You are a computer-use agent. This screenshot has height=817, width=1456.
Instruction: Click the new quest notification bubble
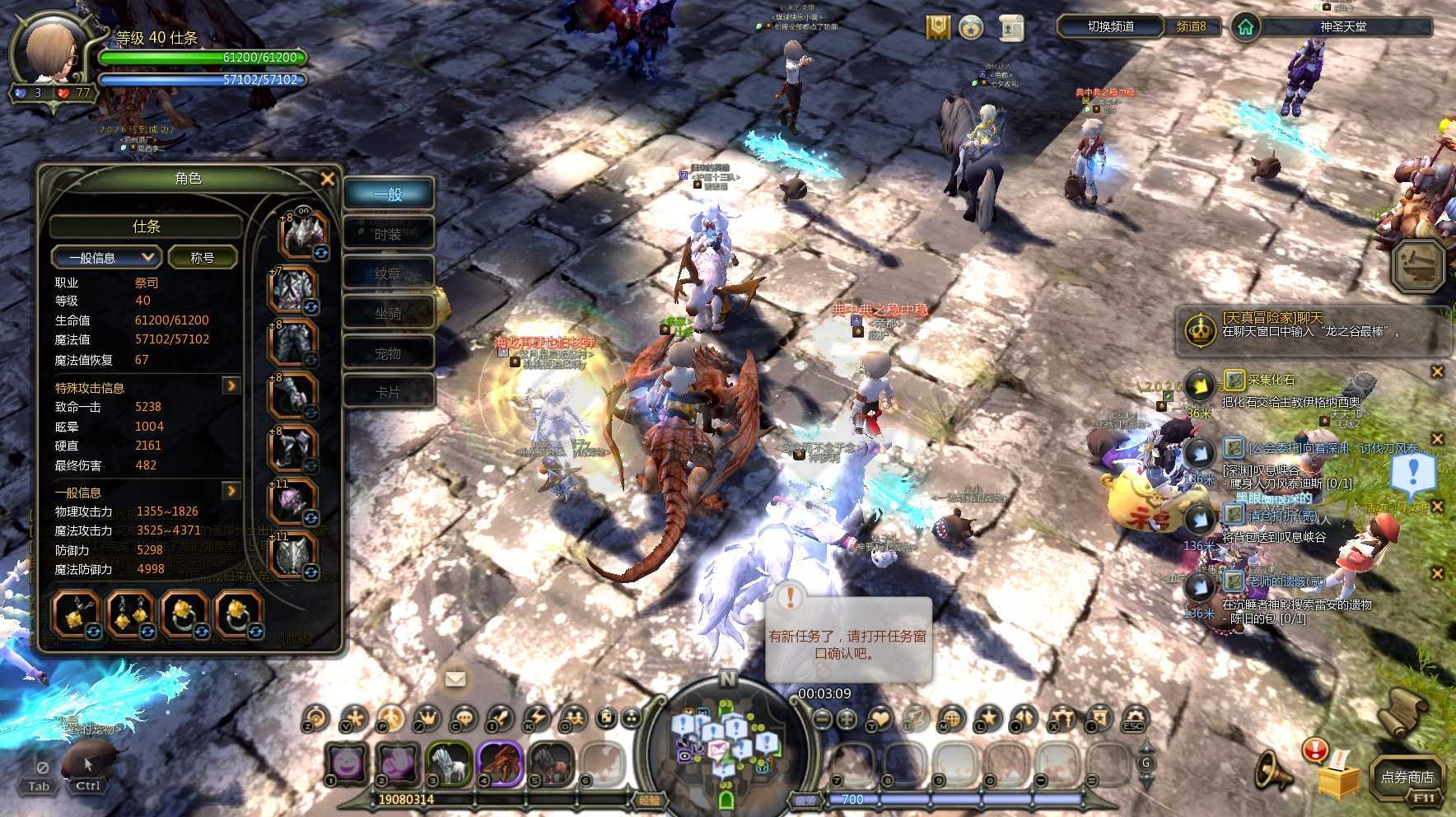click(x=848, y=638)
